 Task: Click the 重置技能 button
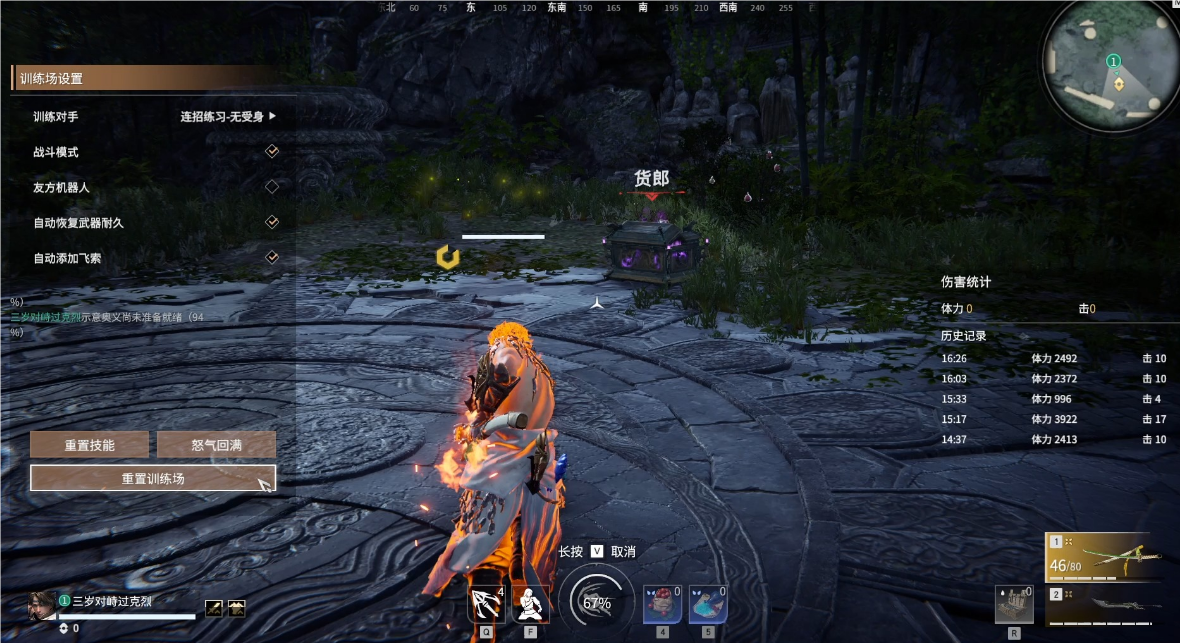tap(89, 445)
